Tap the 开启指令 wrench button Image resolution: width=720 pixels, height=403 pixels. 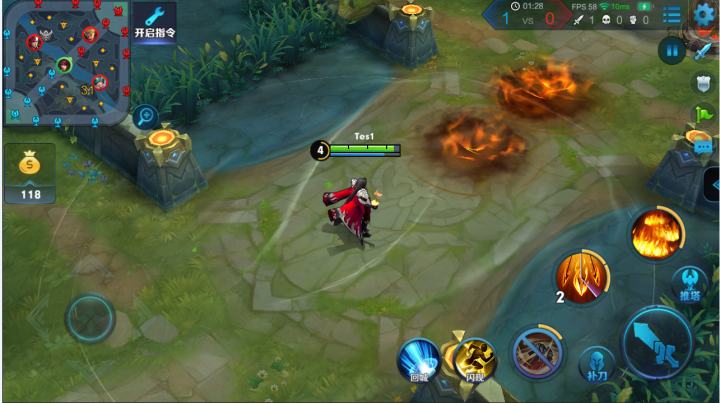[x=155, y=21]
